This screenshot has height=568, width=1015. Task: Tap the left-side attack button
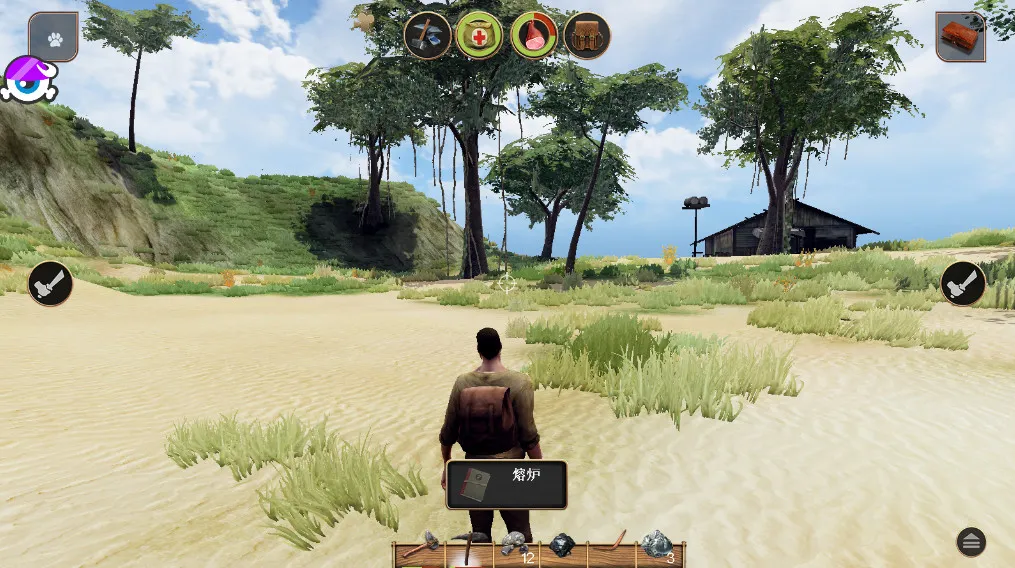pyautogui.click(x=50, y=283)
